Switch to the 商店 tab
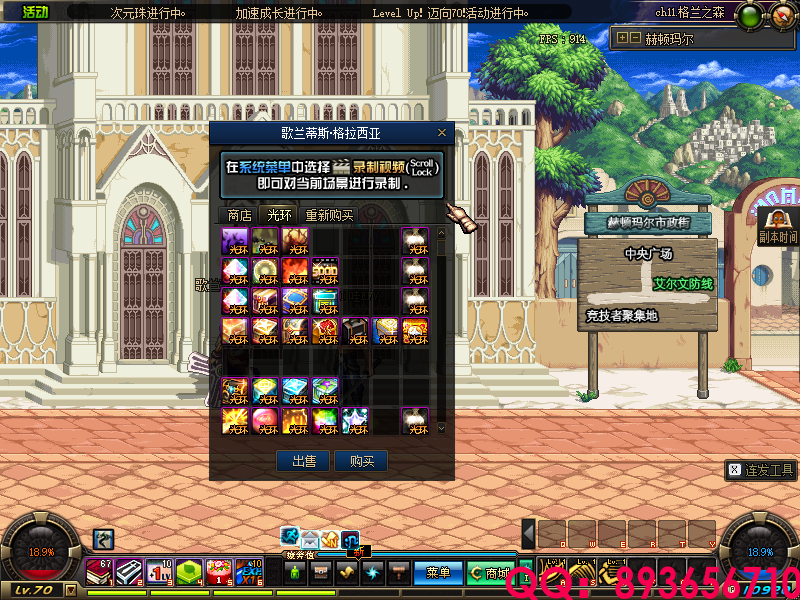 click(x=239, y=214)
